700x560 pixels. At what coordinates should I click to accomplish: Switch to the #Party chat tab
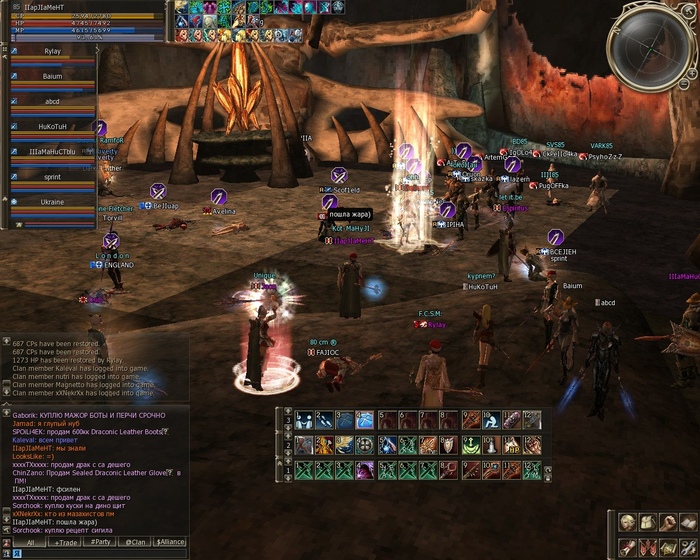(100, 542)
